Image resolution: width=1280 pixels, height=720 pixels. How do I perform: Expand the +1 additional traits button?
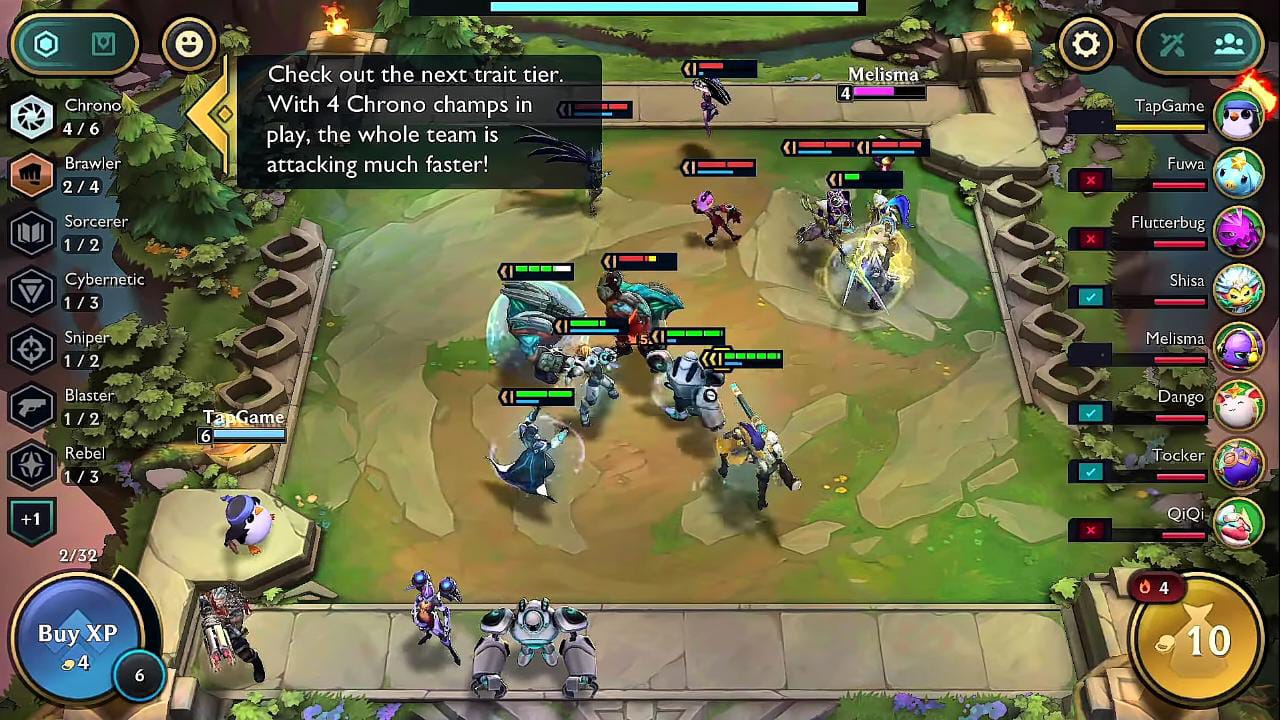pyautogui.click(x=31, y=520)
